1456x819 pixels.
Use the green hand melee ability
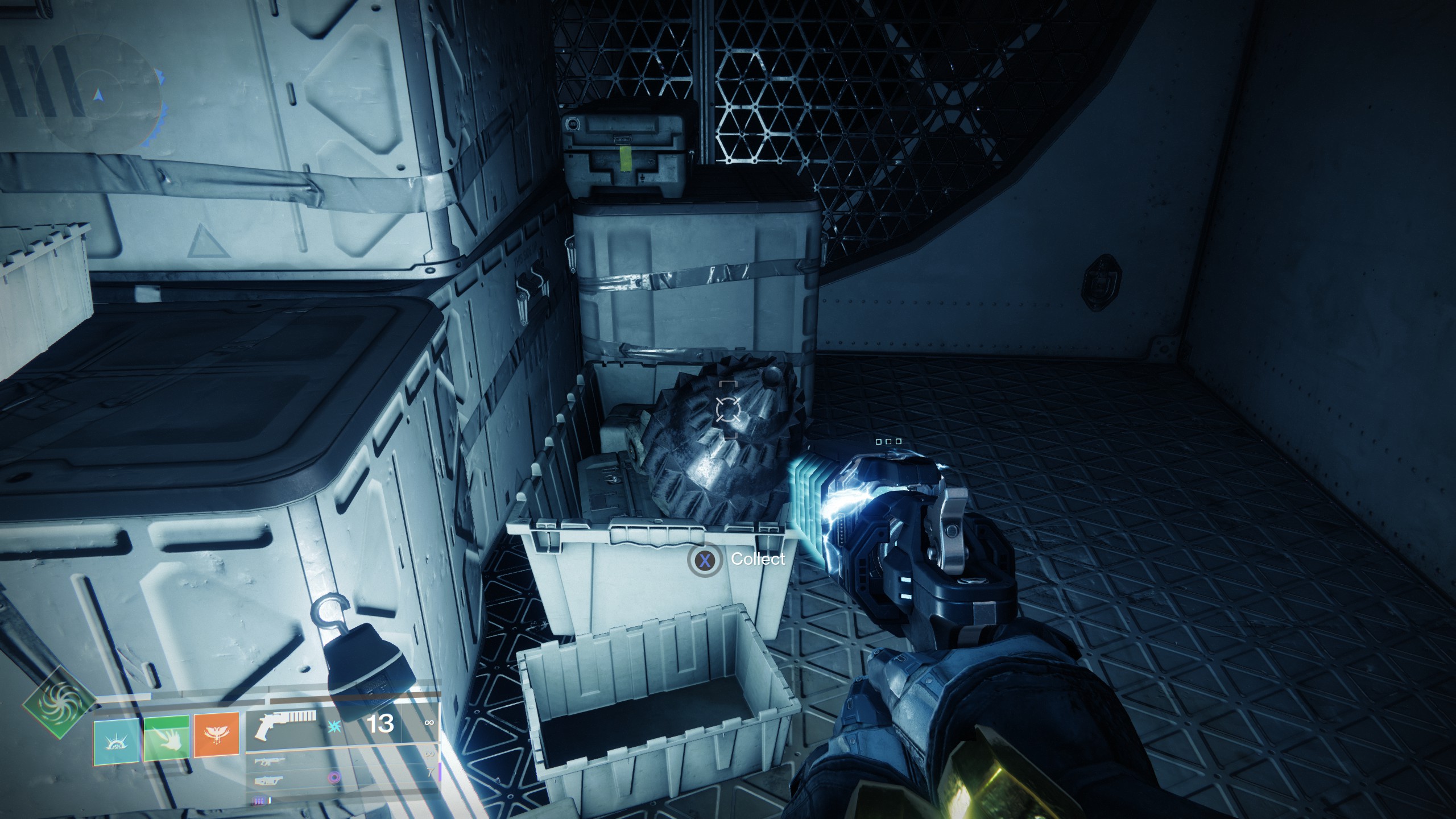[167, 739]
